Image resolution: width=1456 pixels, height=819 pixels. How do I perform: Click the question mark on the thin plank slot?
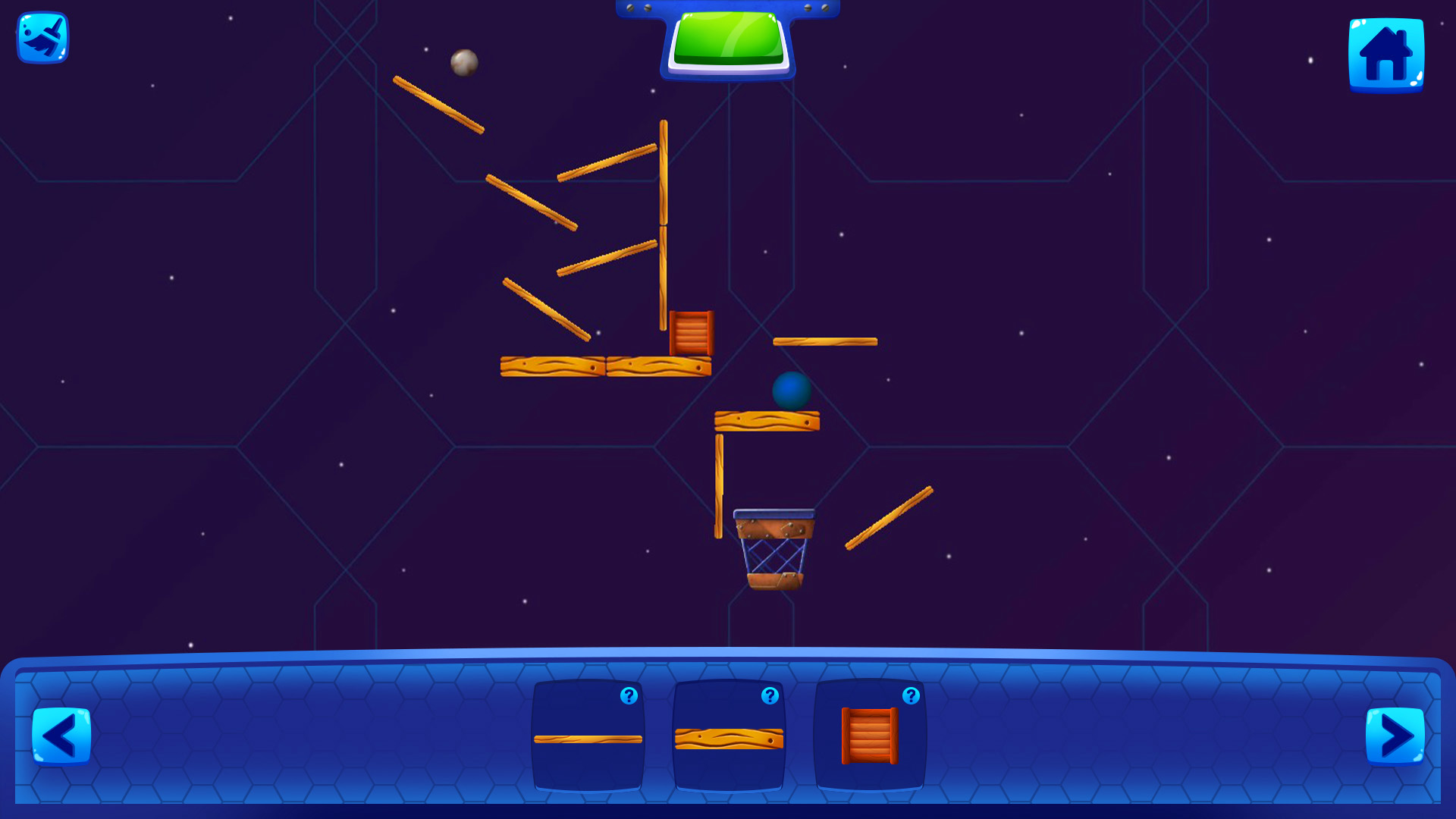pyautogui.click(x=629, y=695)
